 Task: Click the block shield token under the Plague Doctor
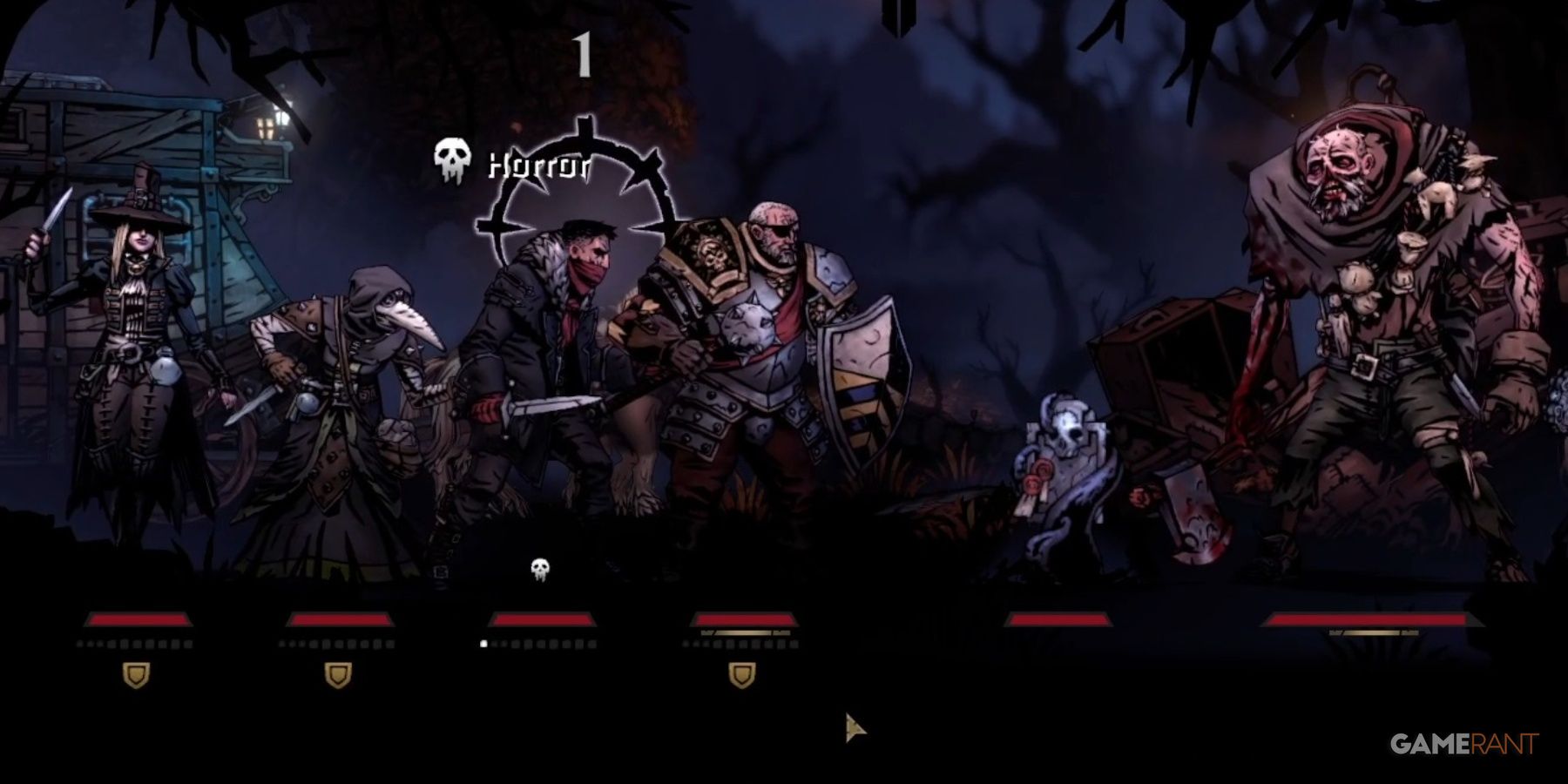(340, 672)
